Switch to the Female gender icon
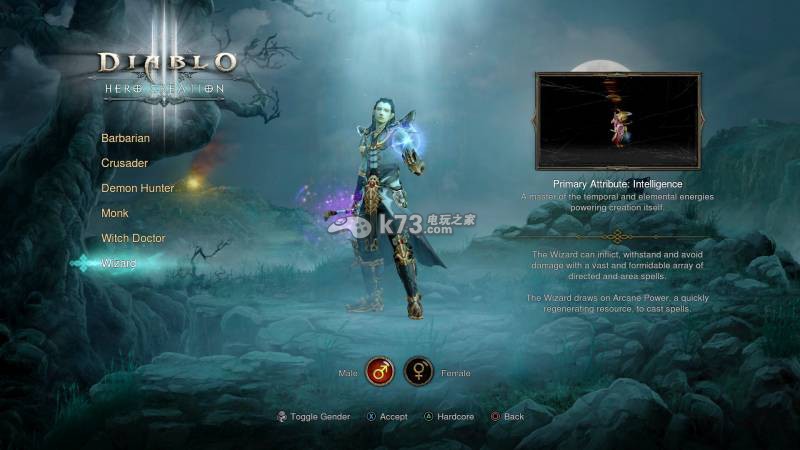800x450 pixels. click(418, 372)
